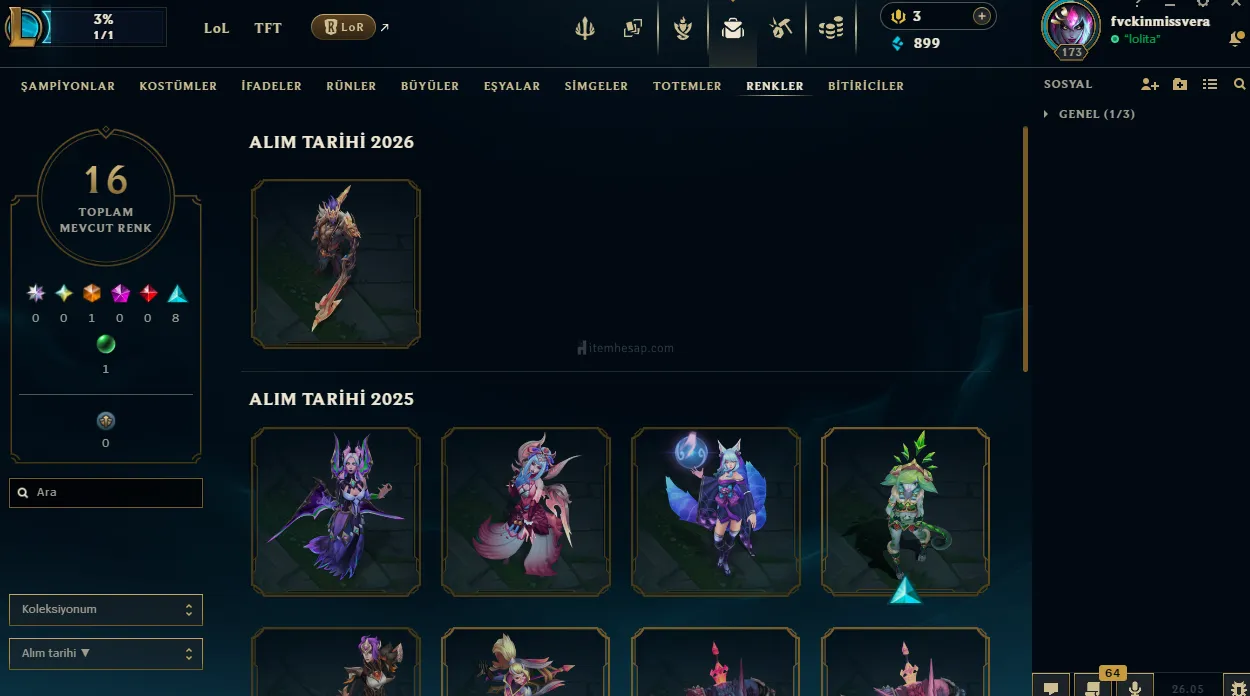
Task: Switch to the Şampiyonlar tab
Action: 68,86
